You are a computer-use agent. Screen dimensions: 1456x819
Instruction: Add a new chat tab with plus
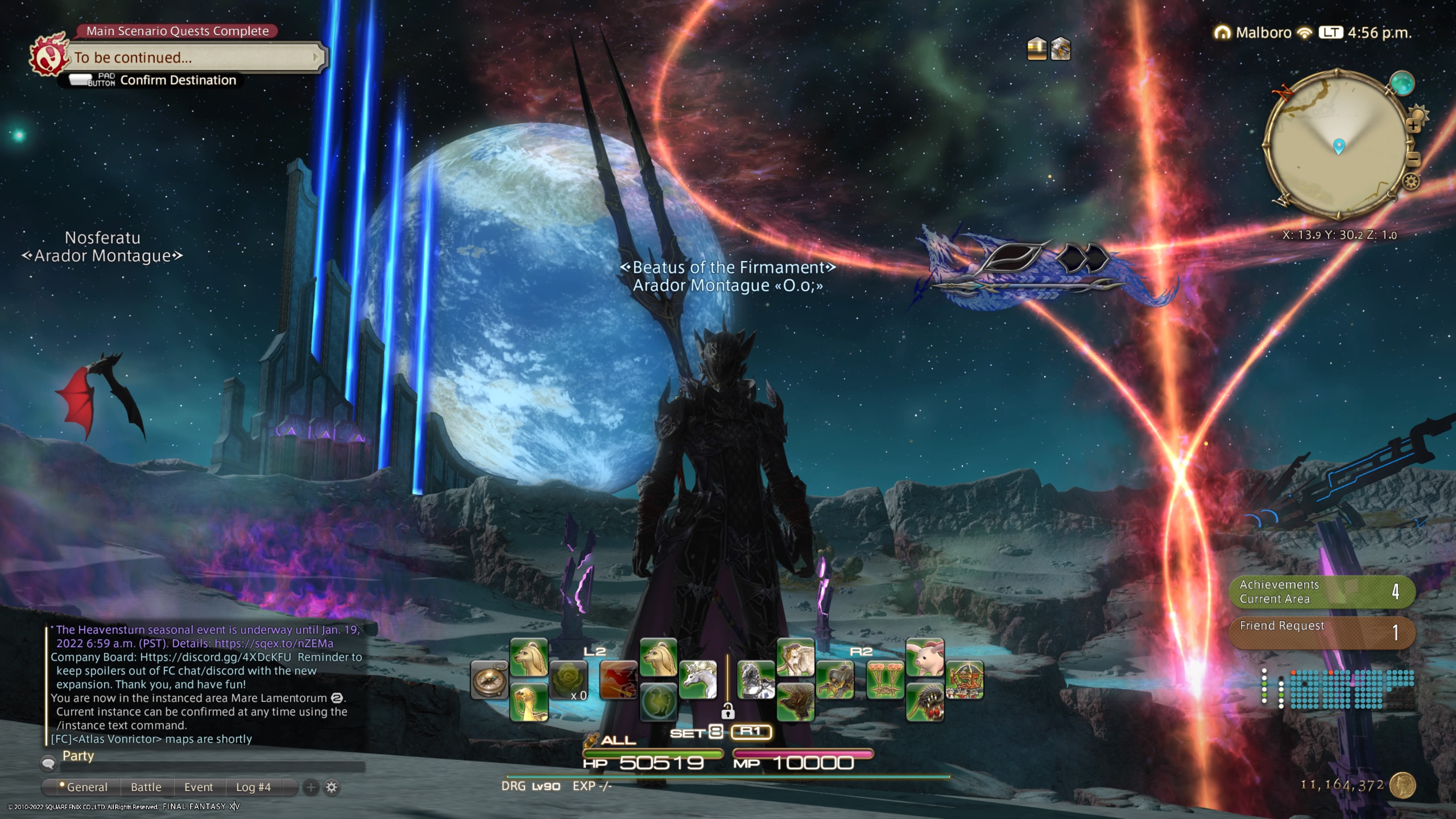coord(311,787)
